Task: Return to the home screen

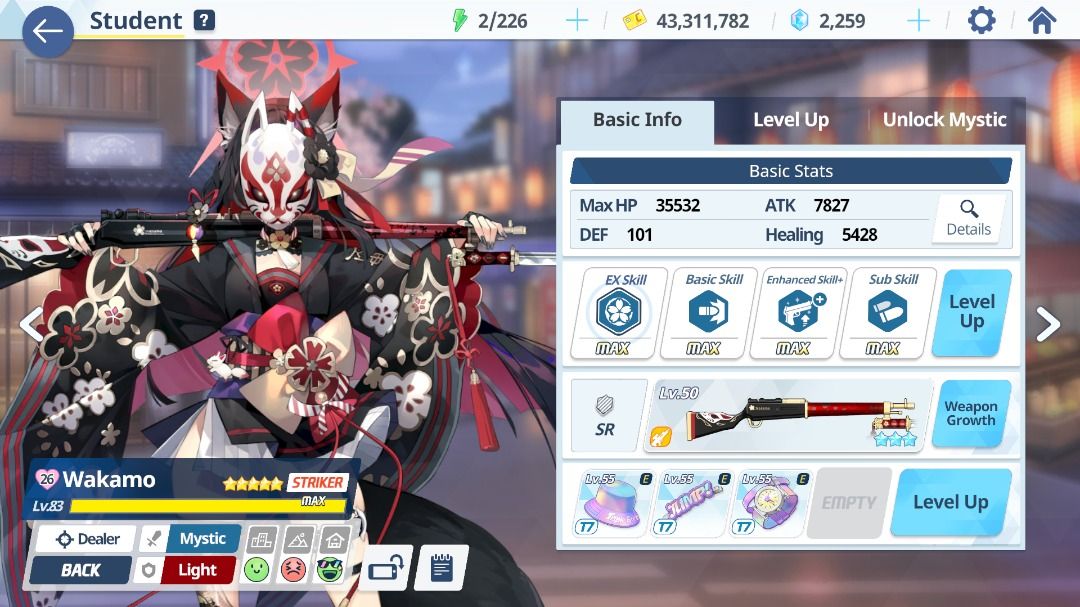Action: coord(1041,21)
